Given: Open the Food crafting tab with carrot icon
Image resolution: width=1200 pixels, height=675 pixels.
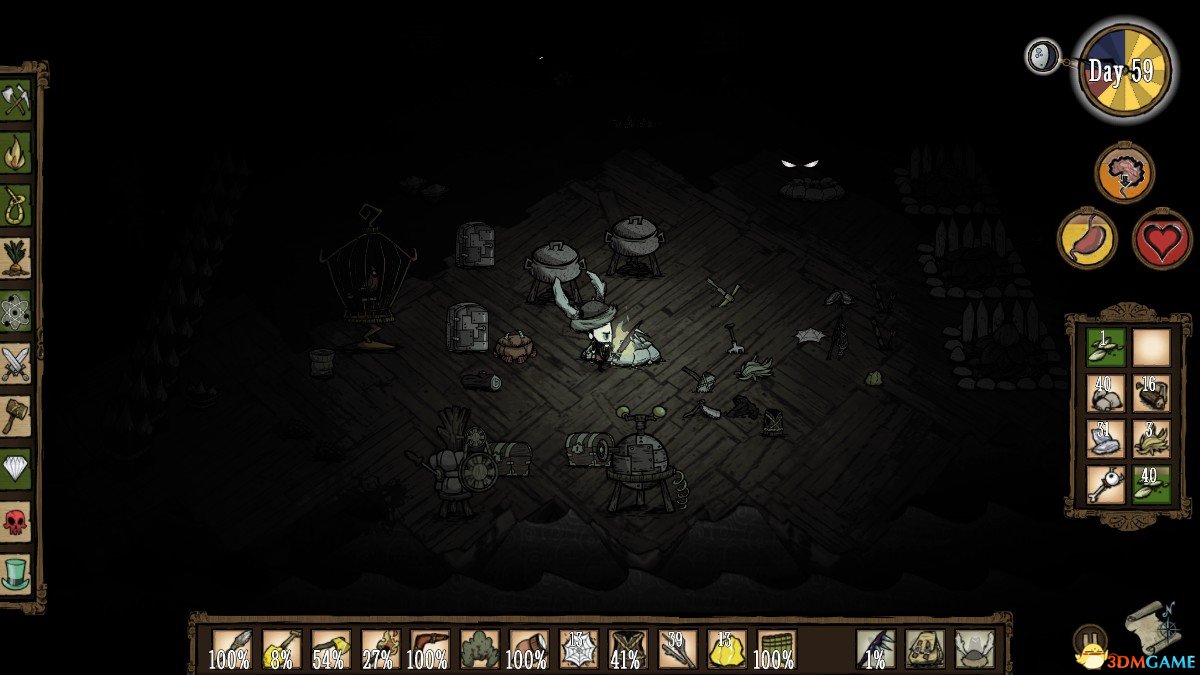Looking at the screenshot, I should tap(16, 257).
